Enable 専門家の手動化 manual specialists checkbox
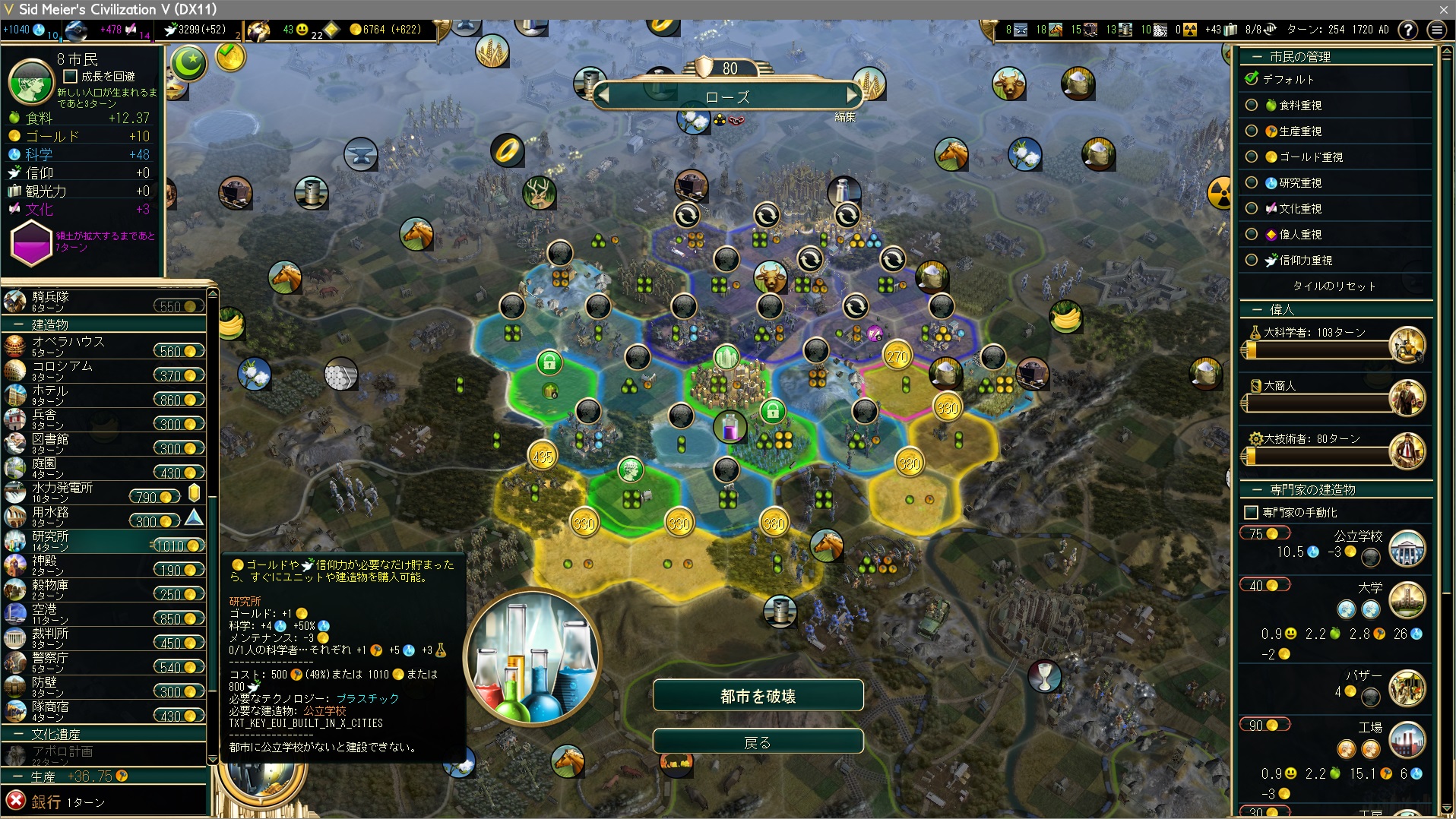Image resolution: width=1456 pixels, height=819 pixels. (1251, 513)
